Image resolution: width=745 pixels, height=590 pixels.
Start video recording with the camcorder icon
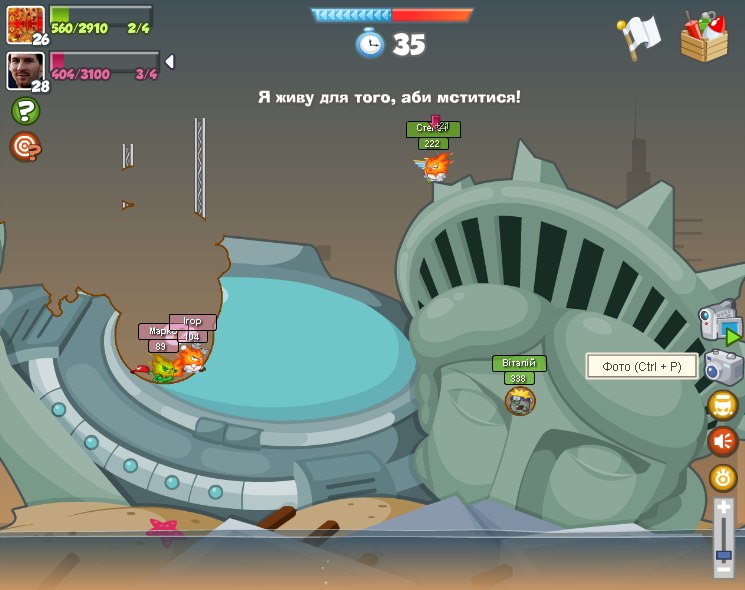pos(720,323)
